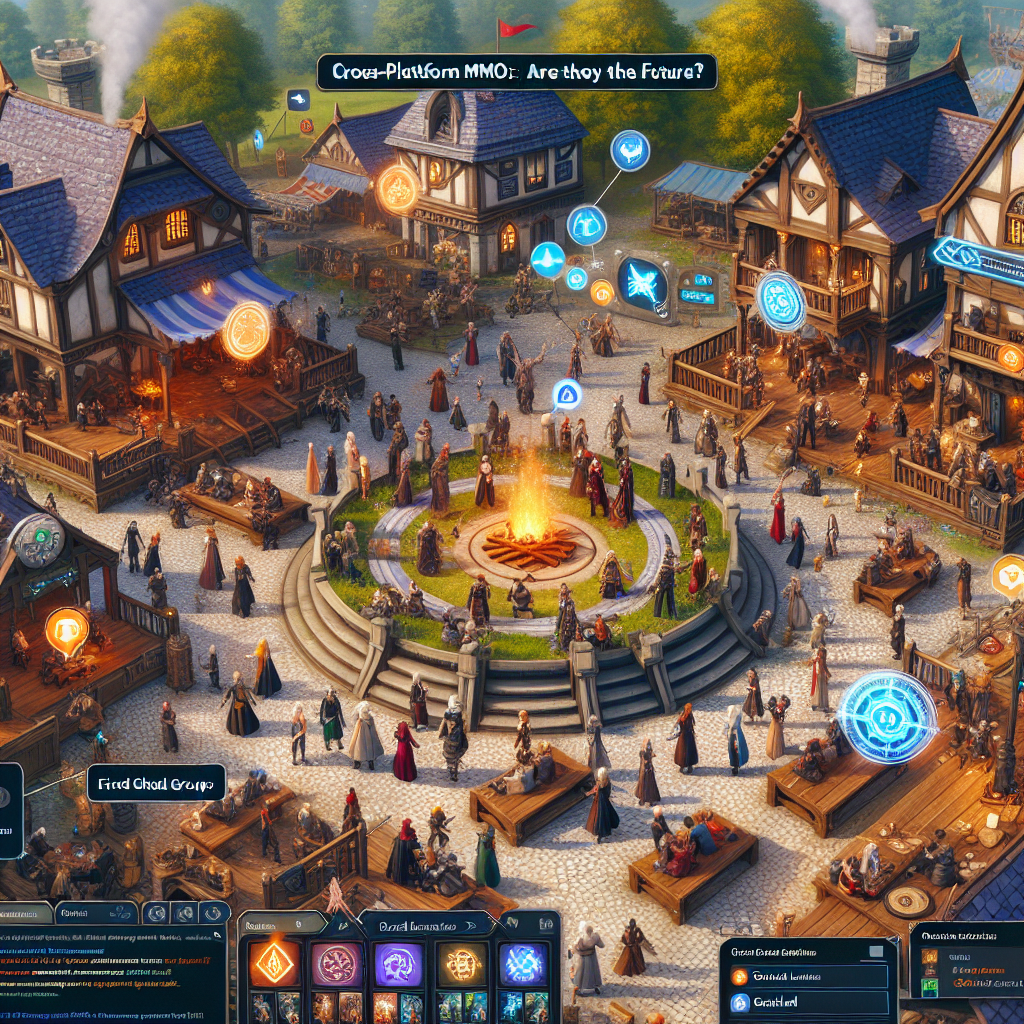Trigger the golden rune ability
The width and height of the screenshot is (1024, 1024).
coord(461,966)
